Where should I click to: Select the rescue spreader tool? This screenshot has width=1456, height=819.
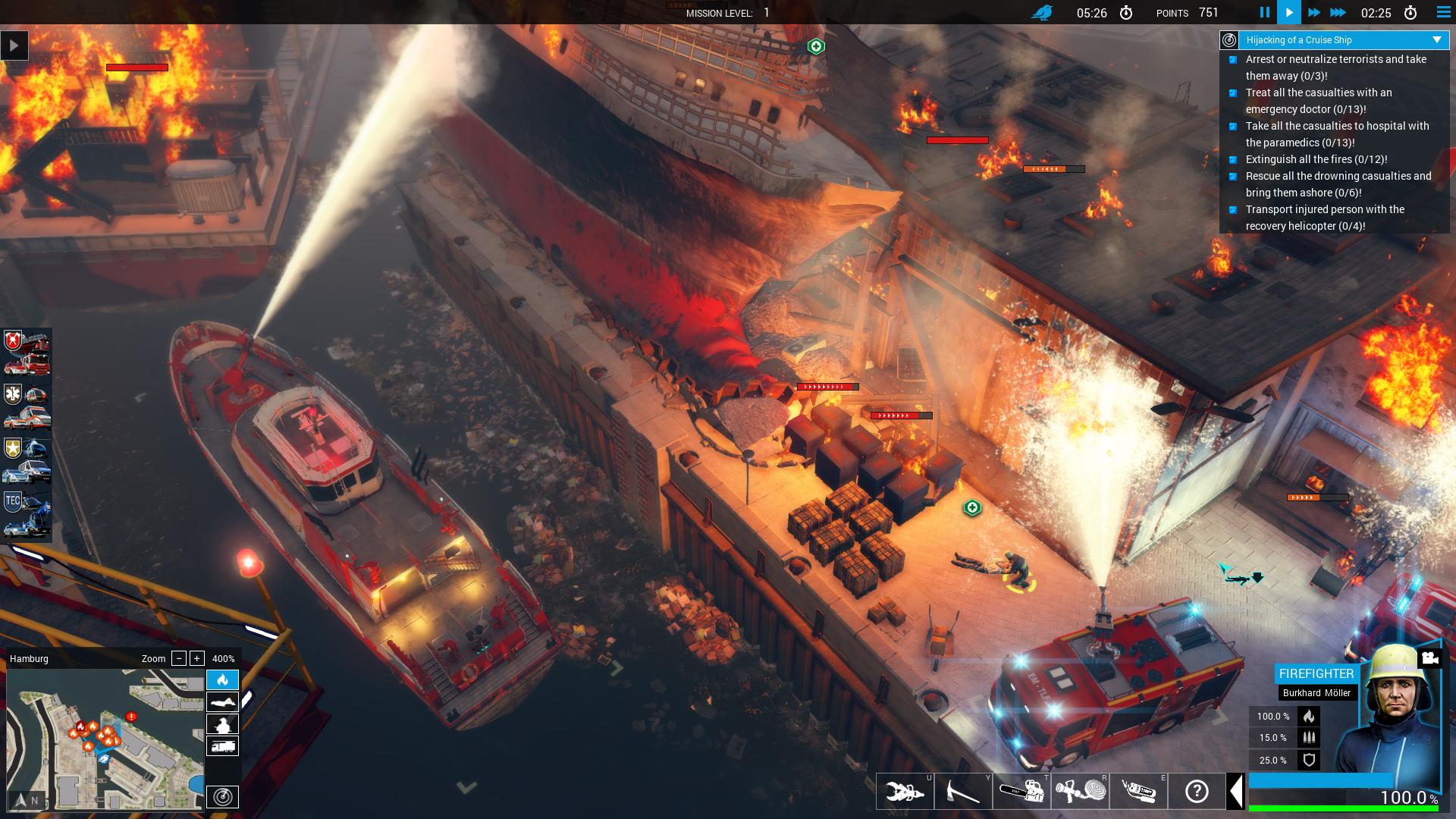click(x=905, y=791)
